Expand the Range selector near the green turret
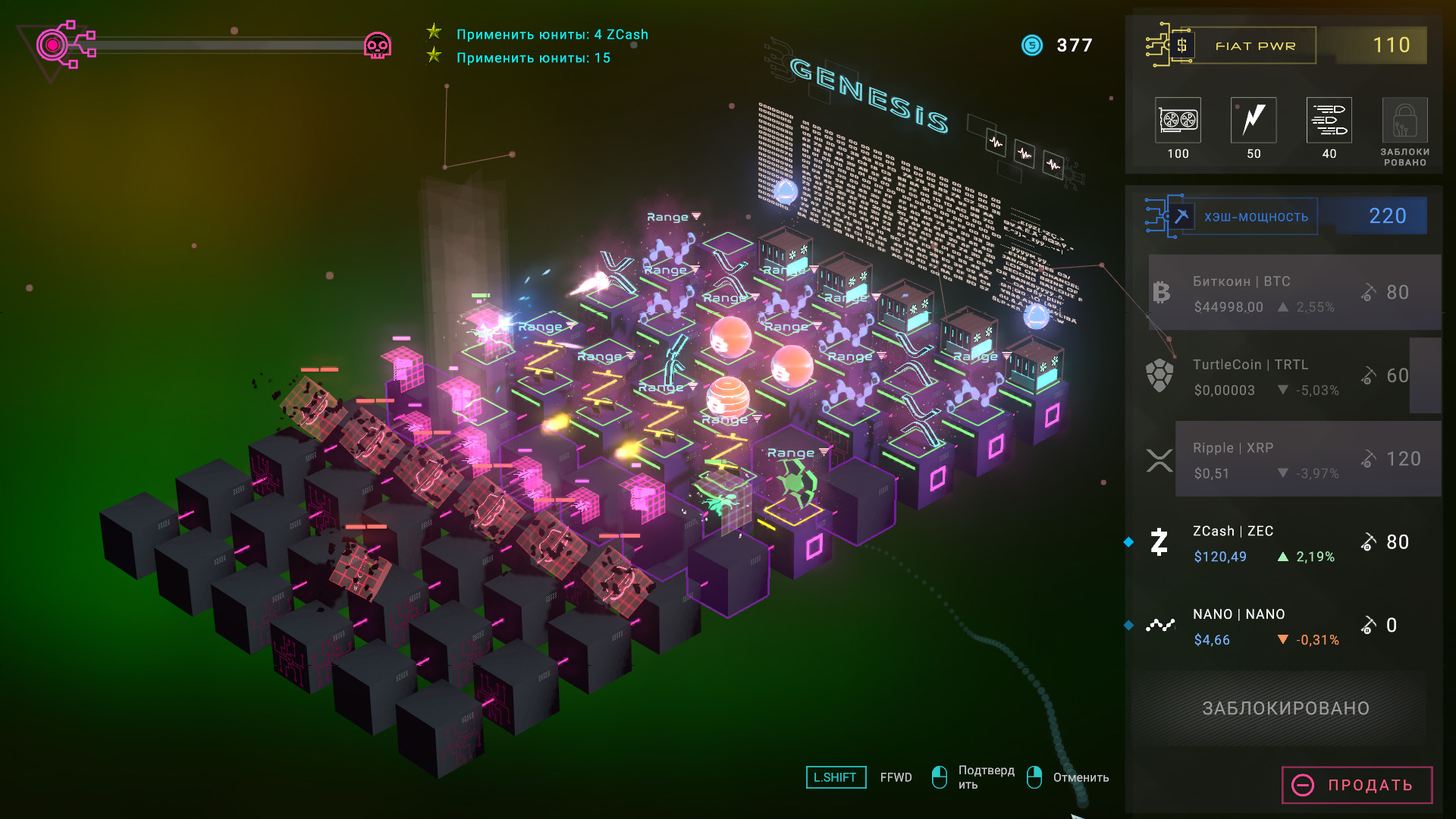The width and height of the screenshot is (1456, 819). tap(793, 451)
